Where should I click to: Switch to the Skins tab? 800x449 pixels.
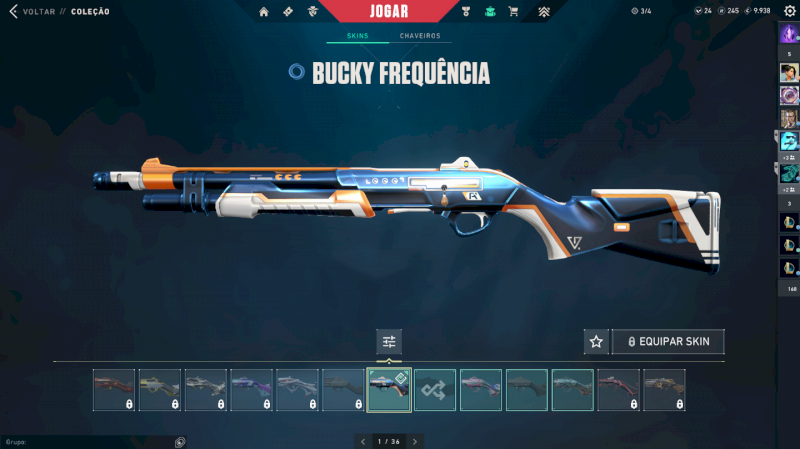pyautogui.click(x=357, y=36)
